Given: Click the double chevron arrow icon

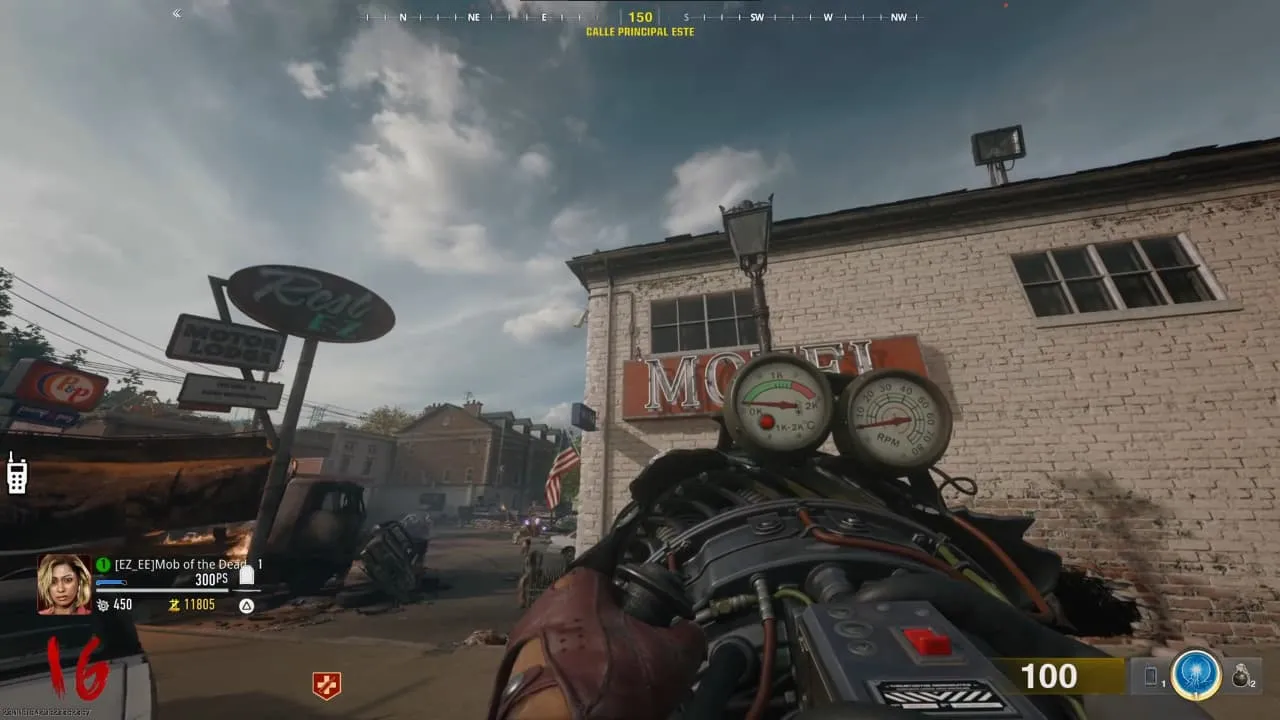Looking at the screenshot, I should pyautogui.click(x=177, y=13).
